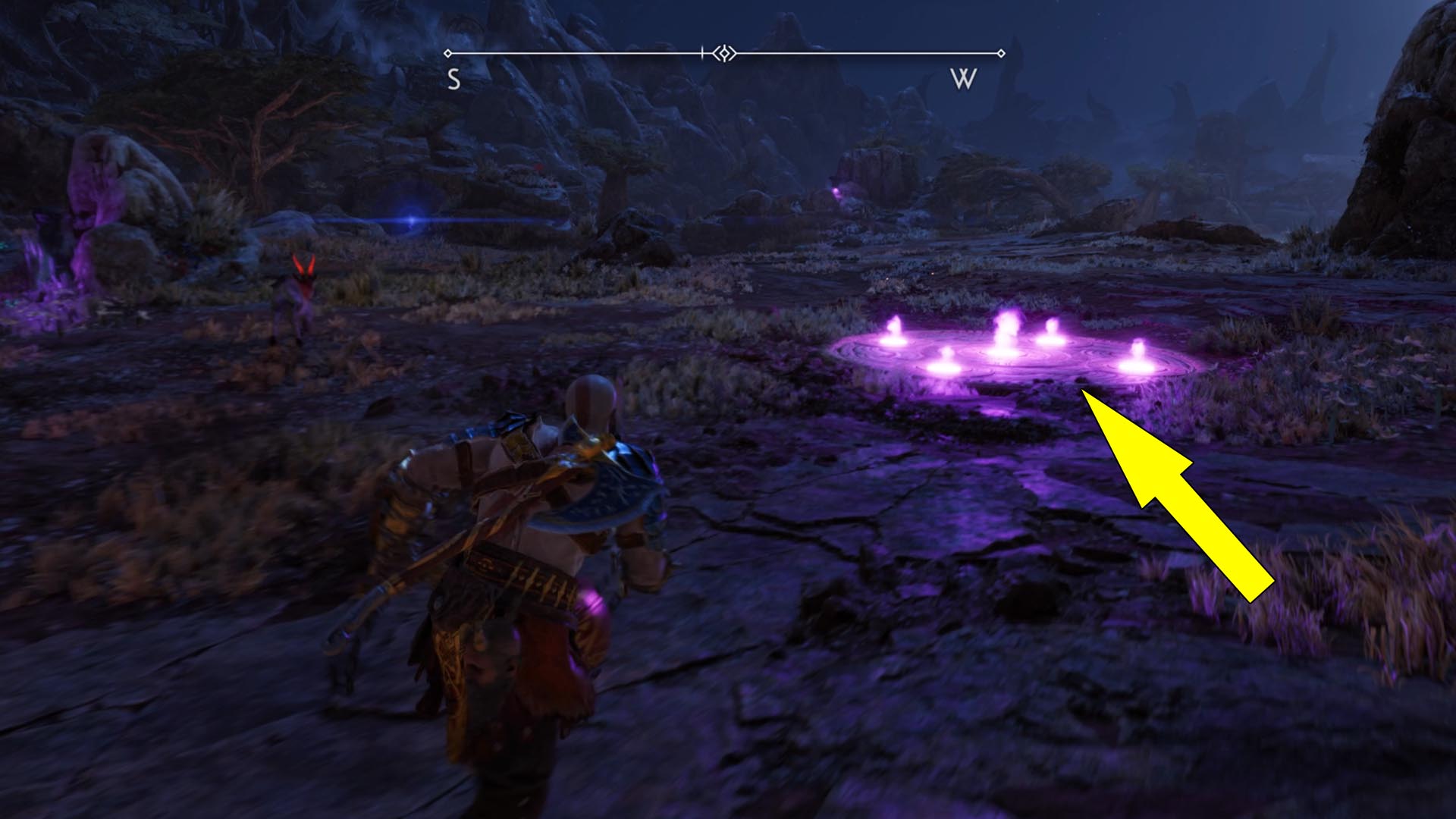Click the glowing blue light near the trees
Viewport: 1456px width, 819px height.
(410, 218)
